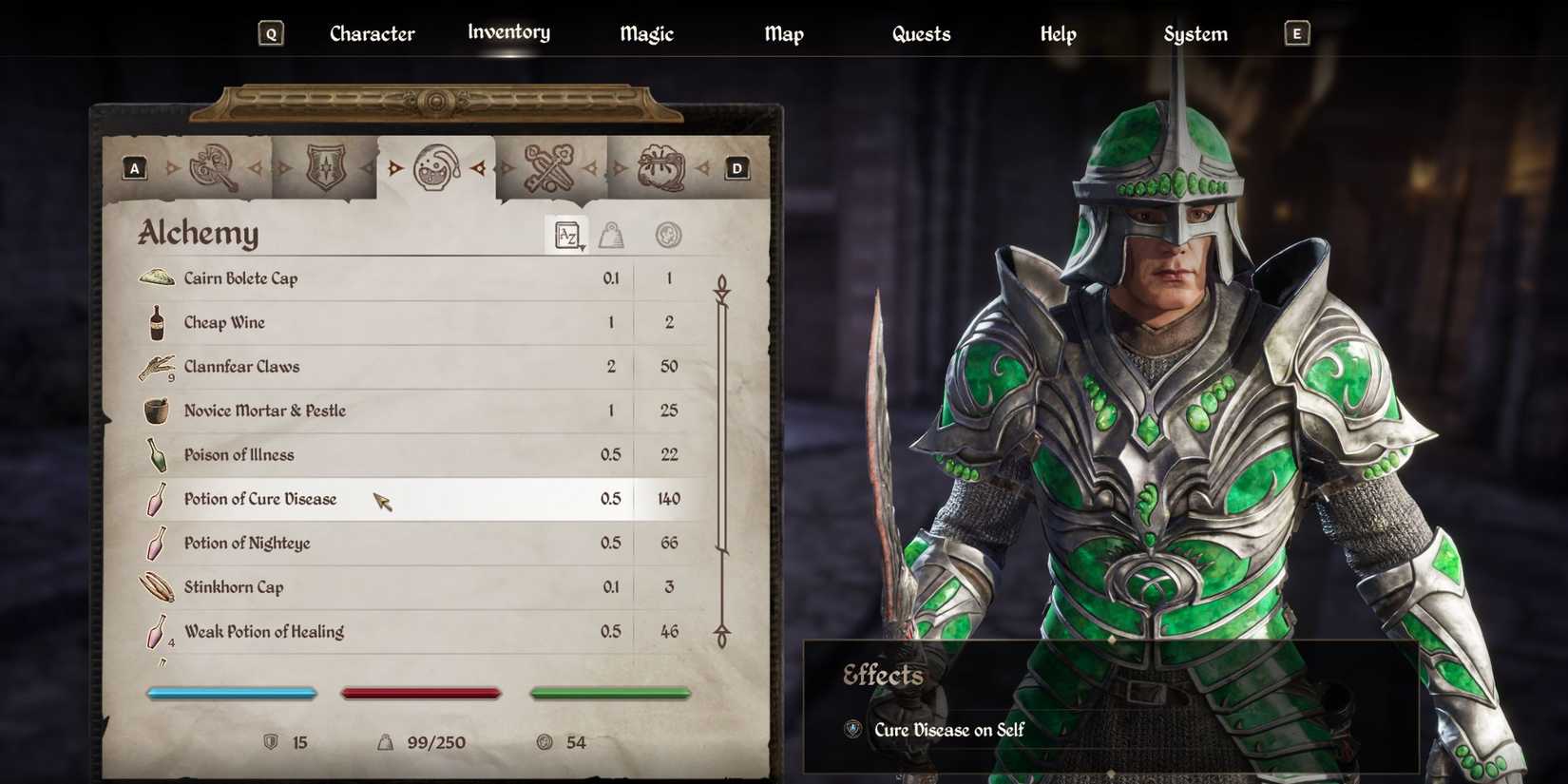Click the Novice Mortar & Pestle icon
1568x784 pixels.
tap(155, 410)
